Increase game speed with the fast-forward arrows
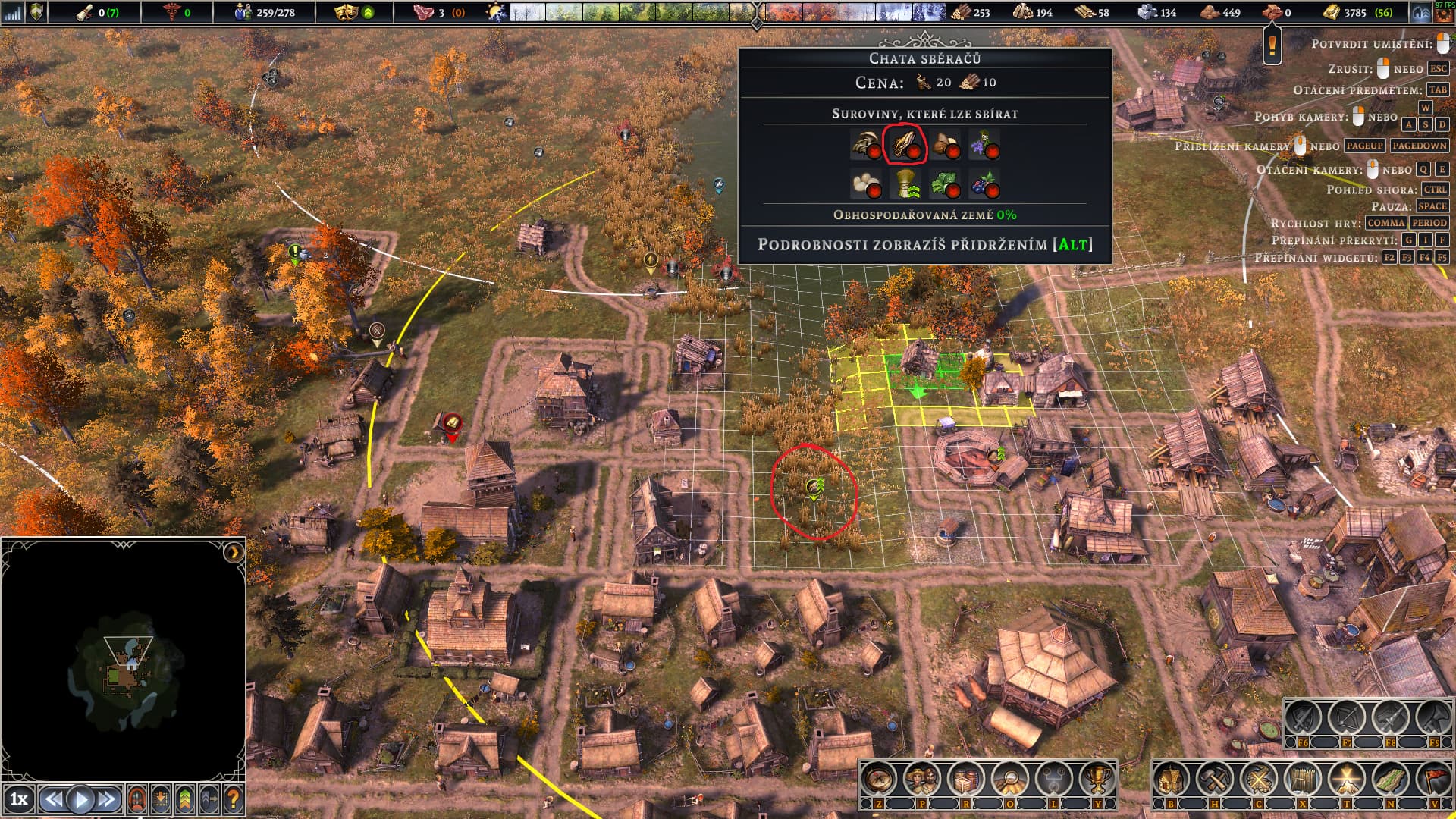 [x=108, y=799]
